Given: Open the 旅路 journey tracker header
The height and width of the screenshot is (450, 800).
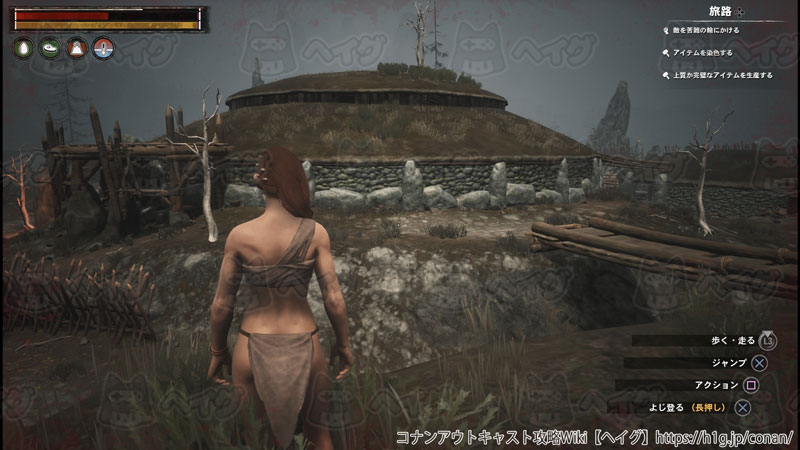Looking at the screenshot, I should coord(721,11).
